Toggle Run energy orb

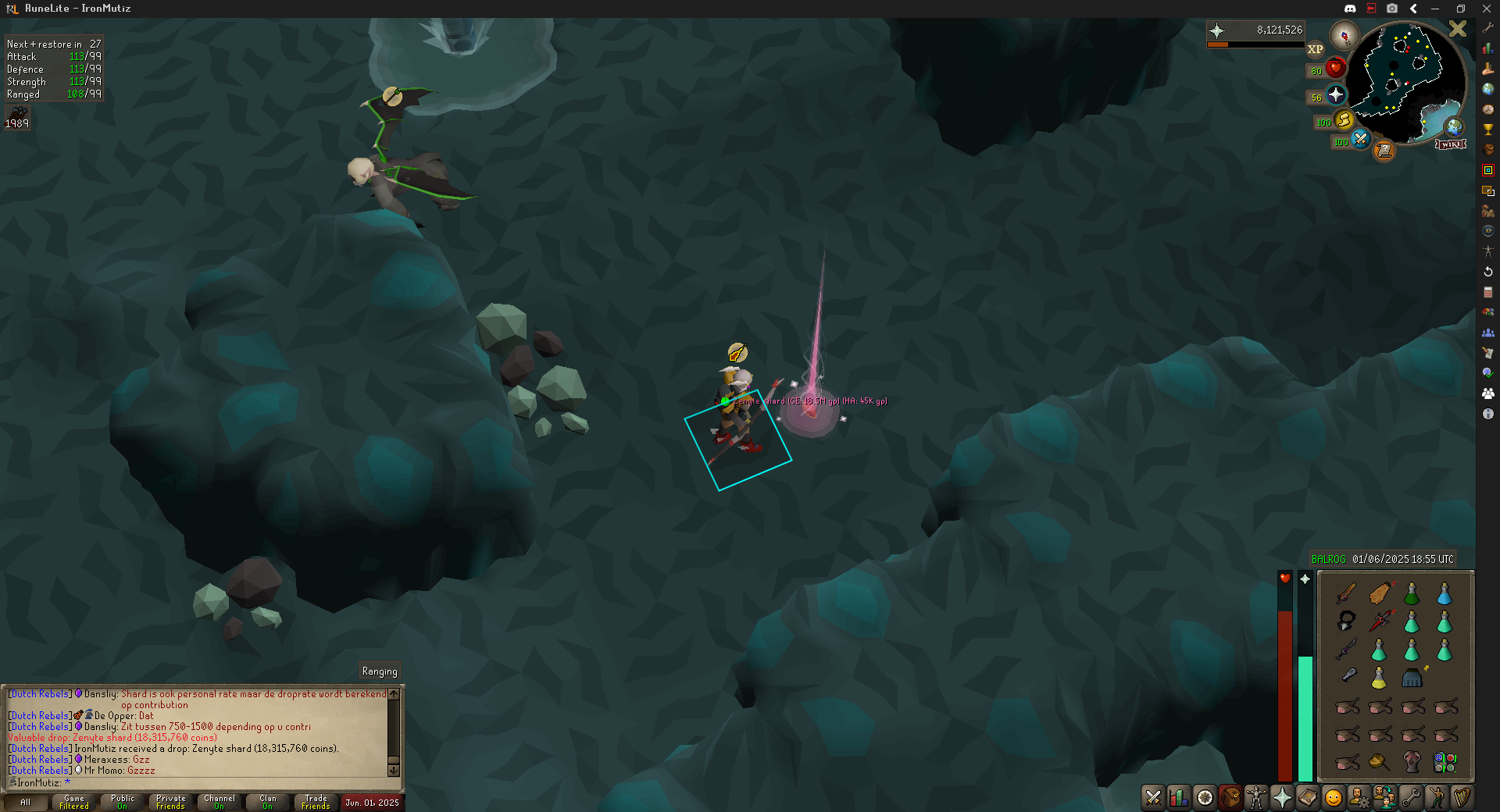click(1344, 120)
